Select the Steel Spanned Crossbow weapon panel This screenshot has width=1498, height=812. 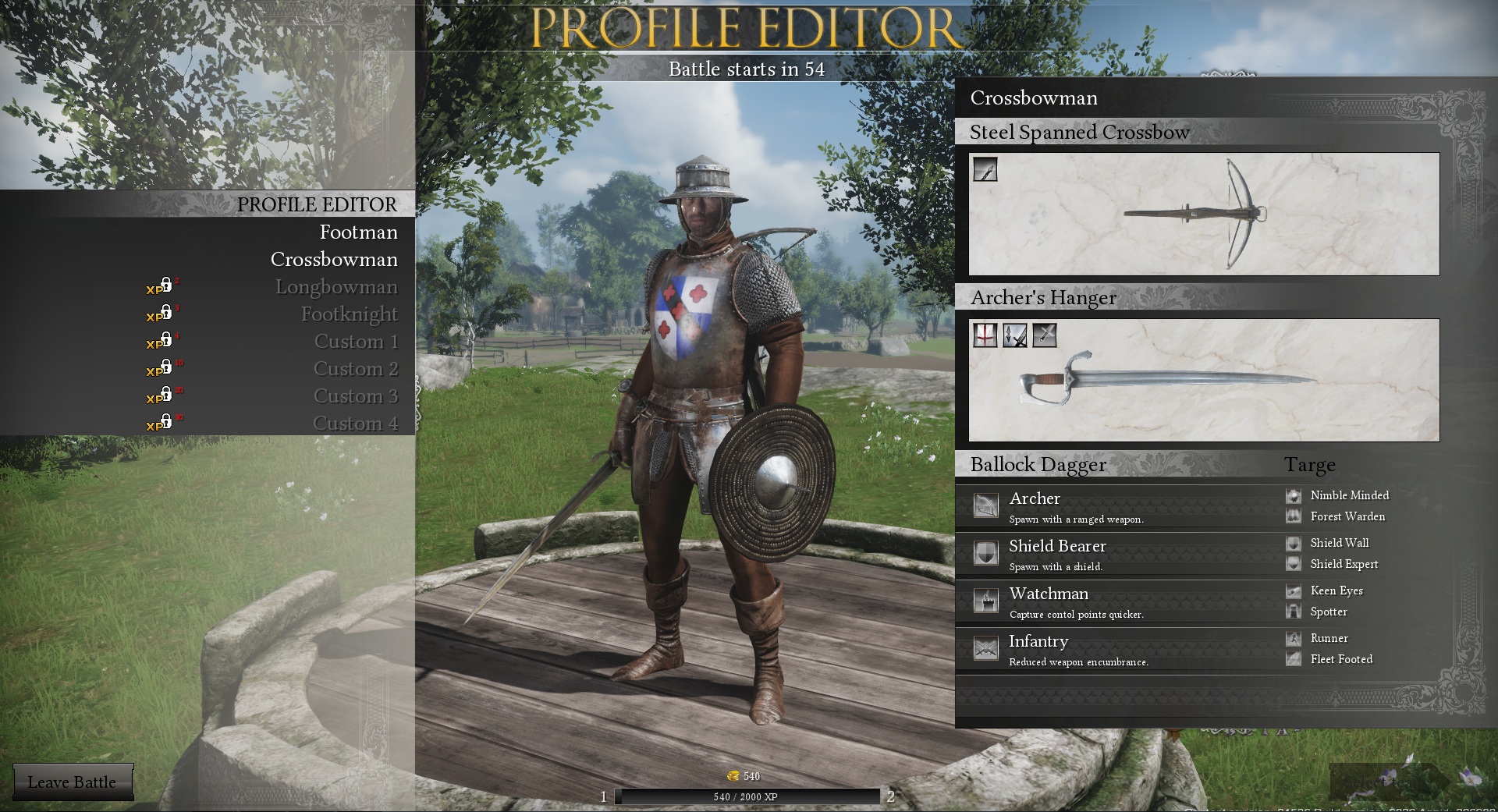point(1203,214)
